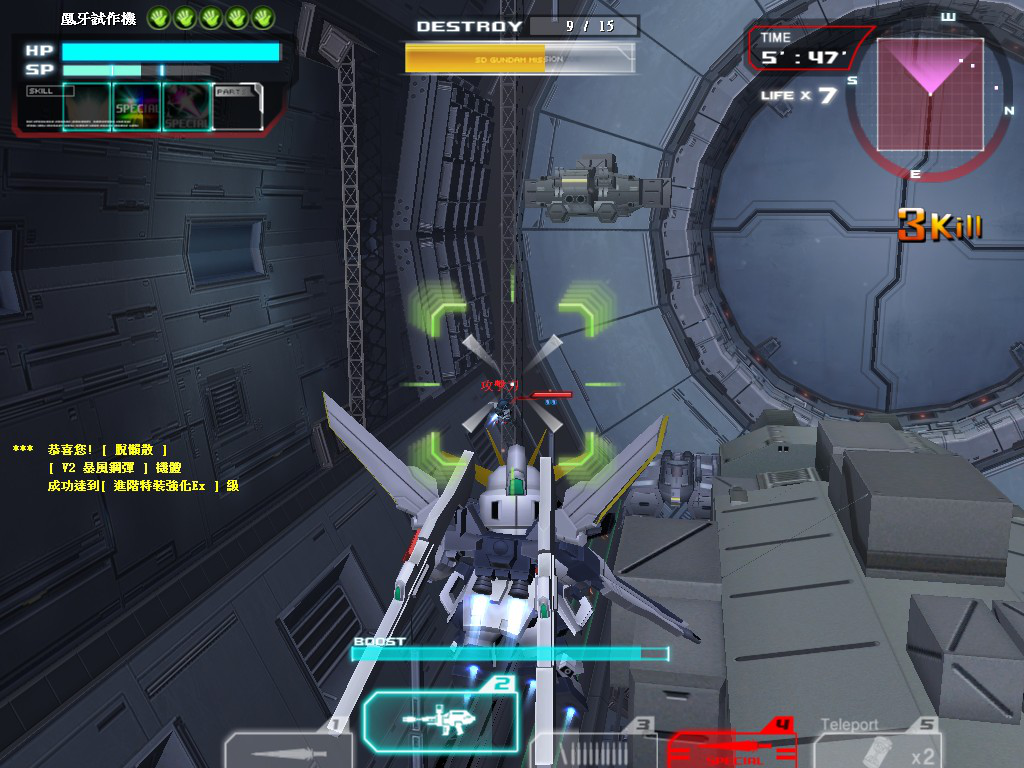Viewport: 1024px width, 768px height.
Task: Select the pink star Special skill icon
Action: 187,106
